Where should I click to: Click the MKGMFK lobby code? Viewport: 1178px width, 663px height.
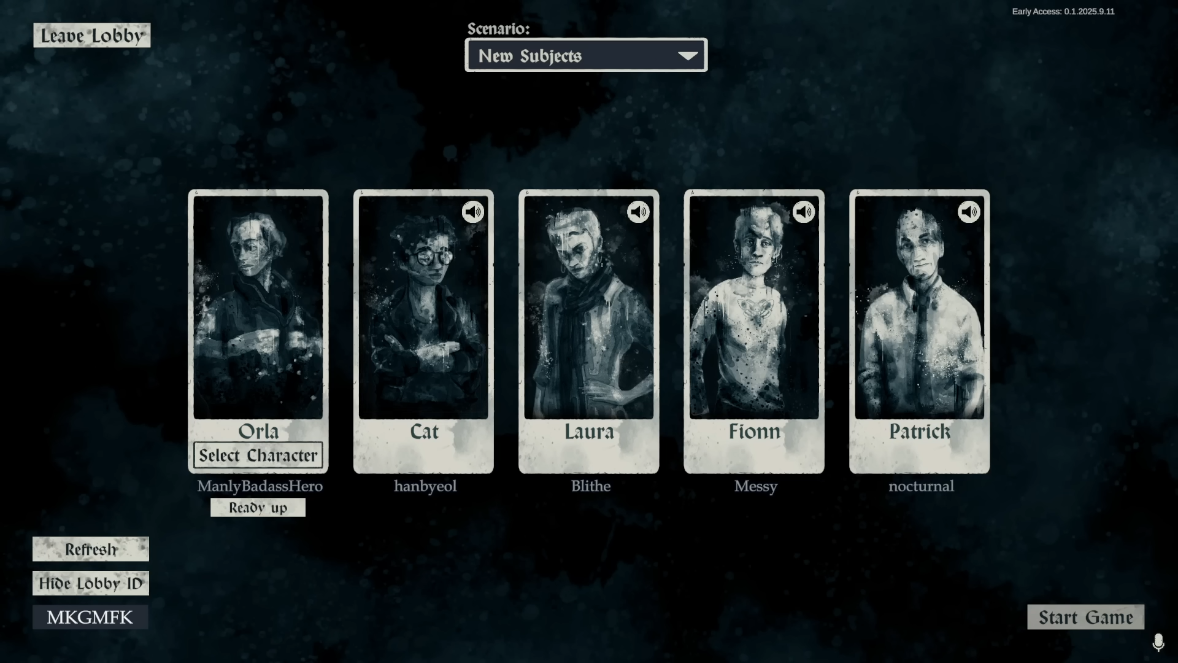tap(90, 617)
